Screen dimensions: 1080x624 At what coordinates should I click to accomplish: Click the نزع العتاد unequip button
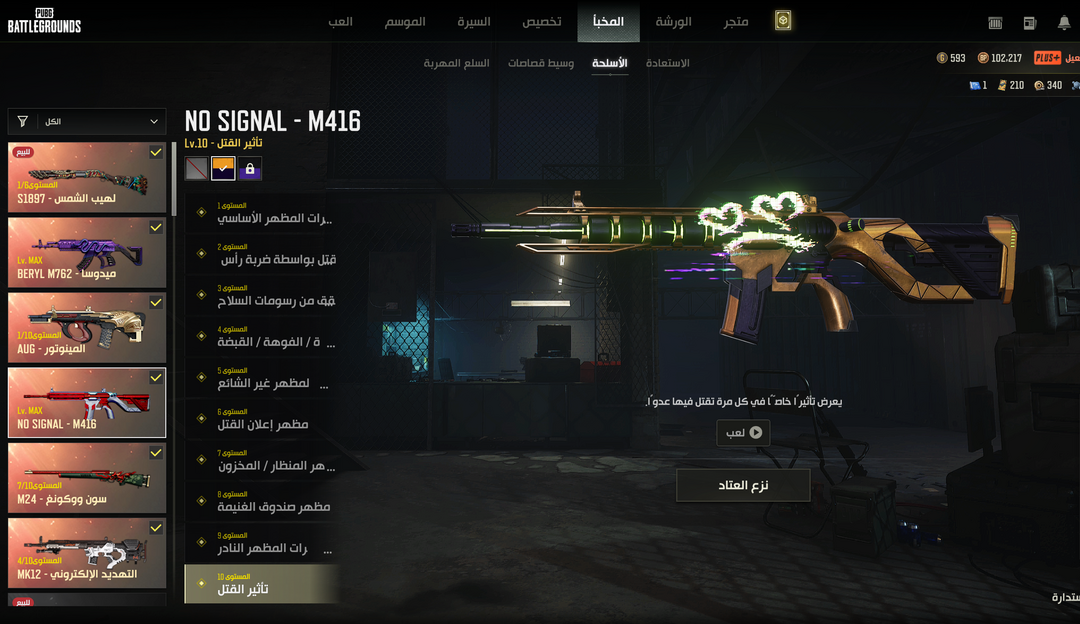point(743,485)
